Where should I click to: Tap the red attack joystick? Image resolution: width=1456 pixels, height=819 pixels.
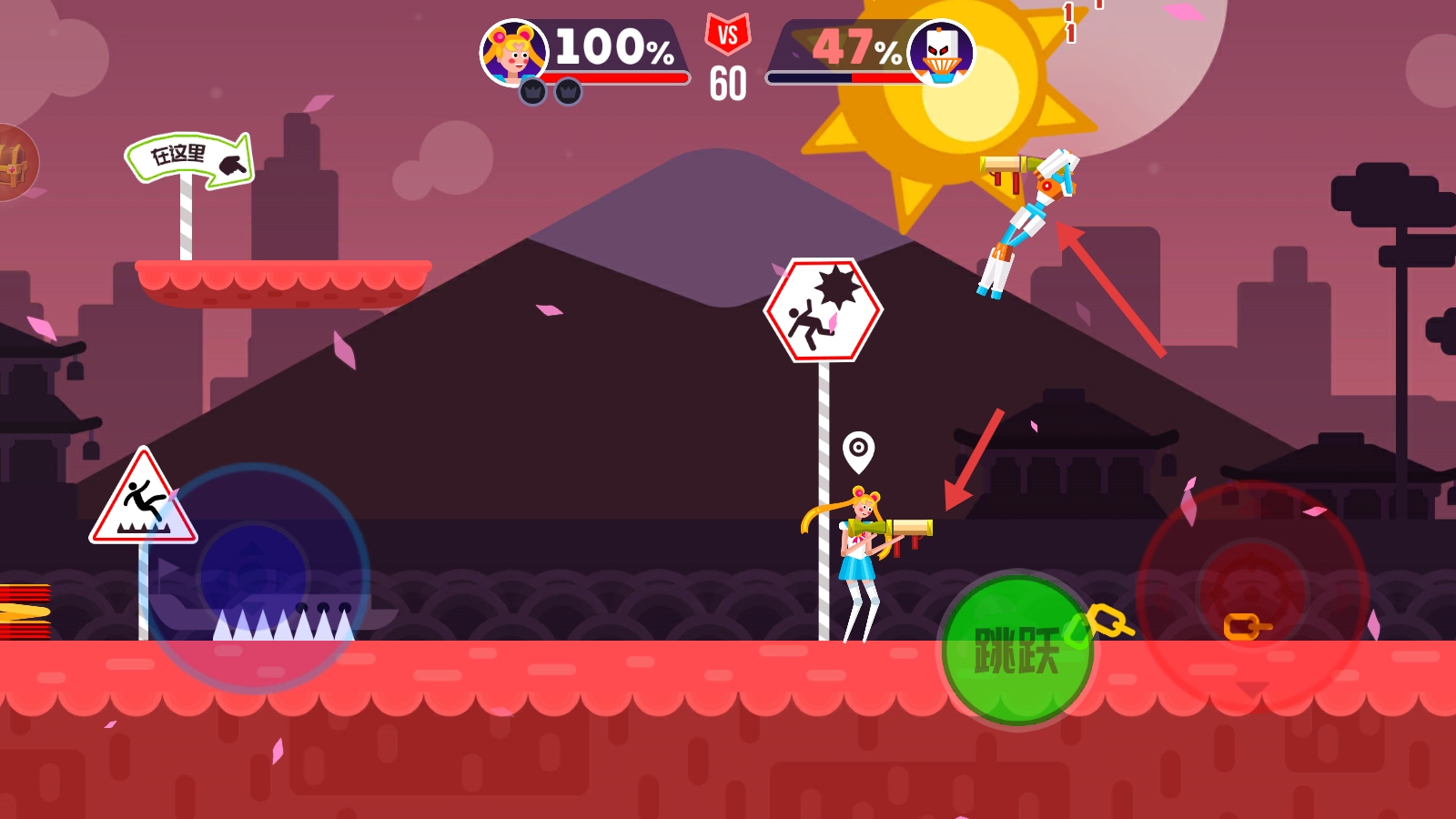[1252, 593]
